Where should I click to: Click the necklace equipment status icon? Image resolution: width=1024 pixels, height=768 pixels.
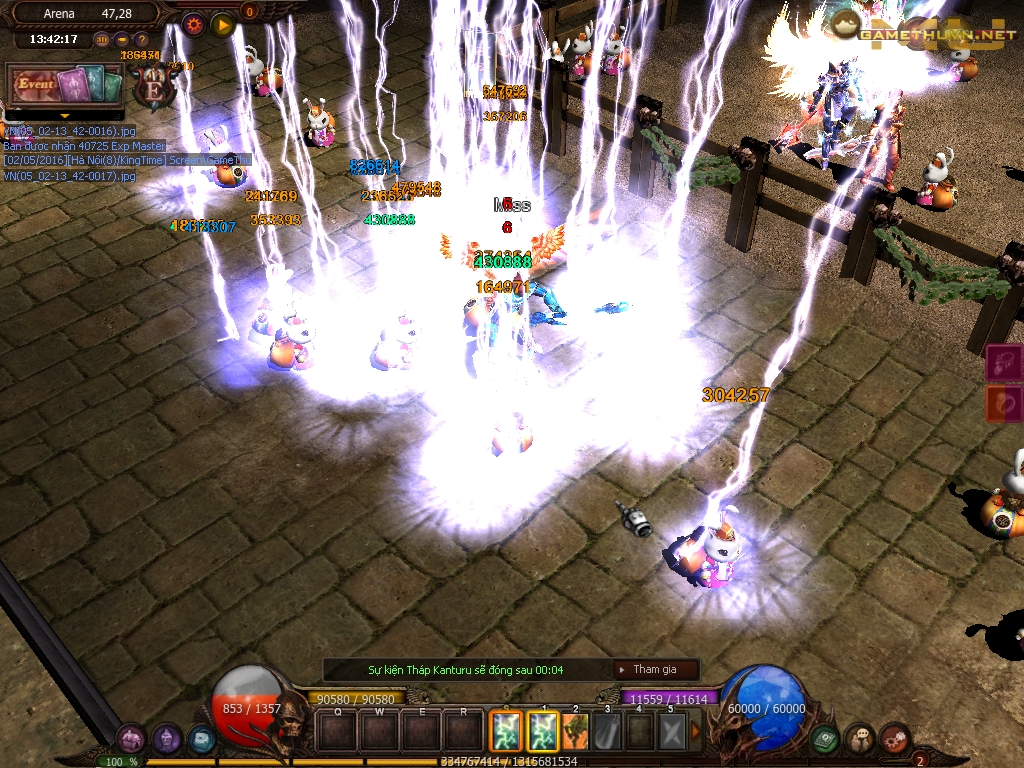pyautogui.click(x=1003, y=364)
